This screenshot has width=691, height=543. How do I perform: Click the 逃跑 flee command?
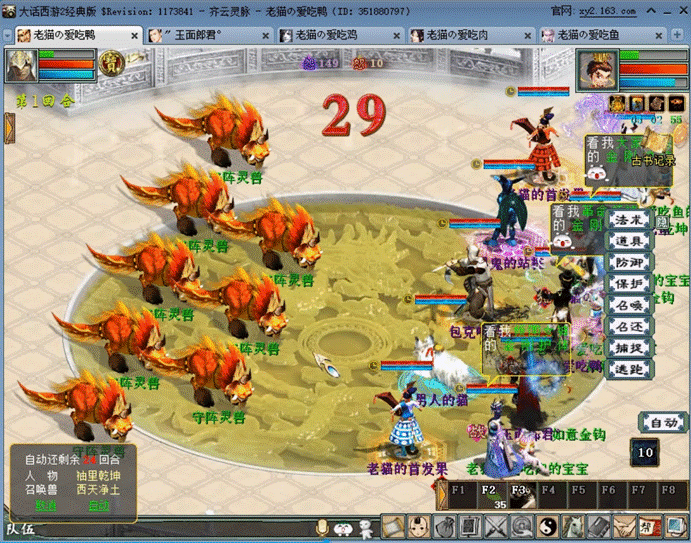[x=628, y=369]
